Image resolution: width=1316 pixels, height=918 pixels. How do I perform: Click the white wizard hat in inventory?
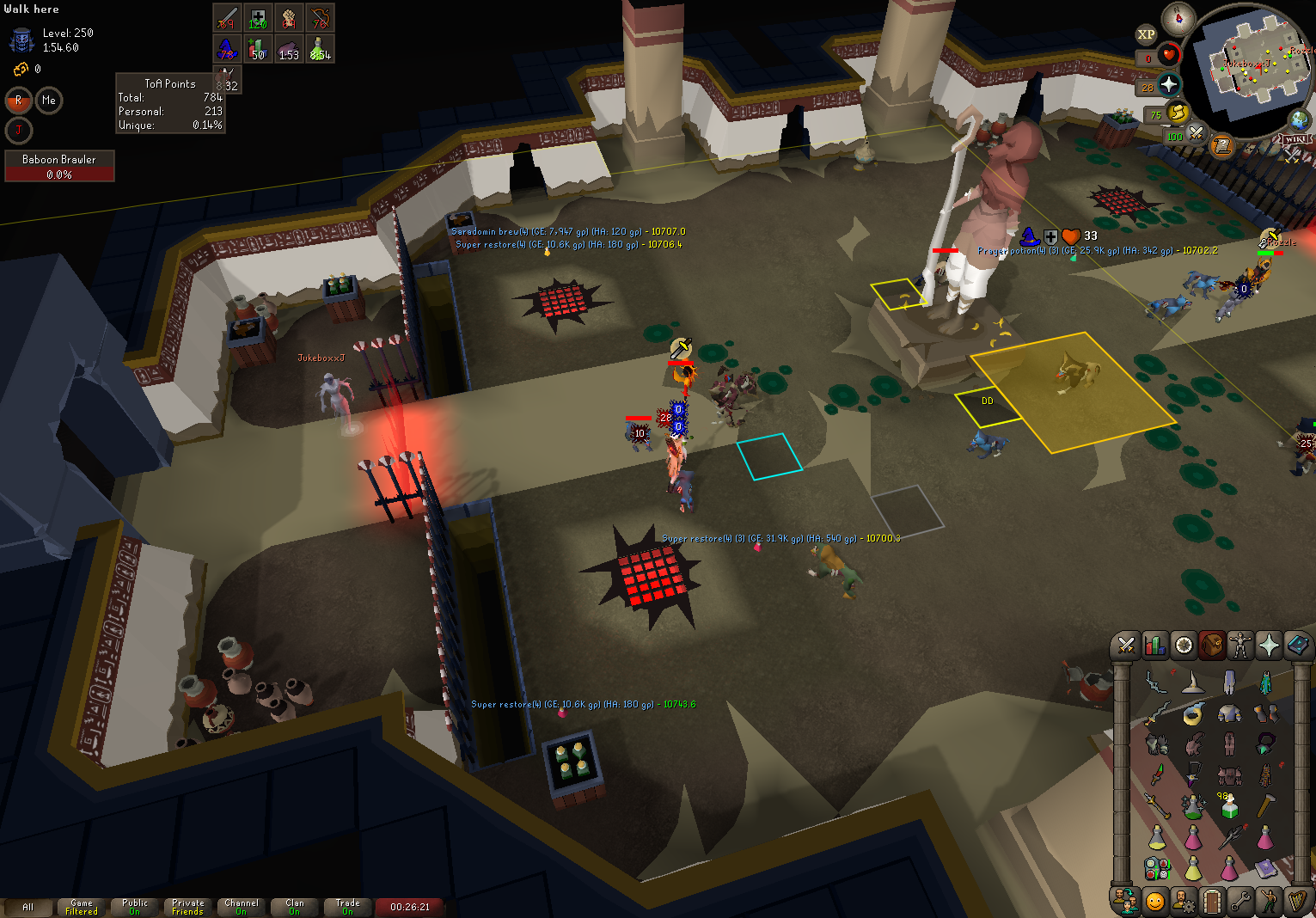[x=1193, y=683]
